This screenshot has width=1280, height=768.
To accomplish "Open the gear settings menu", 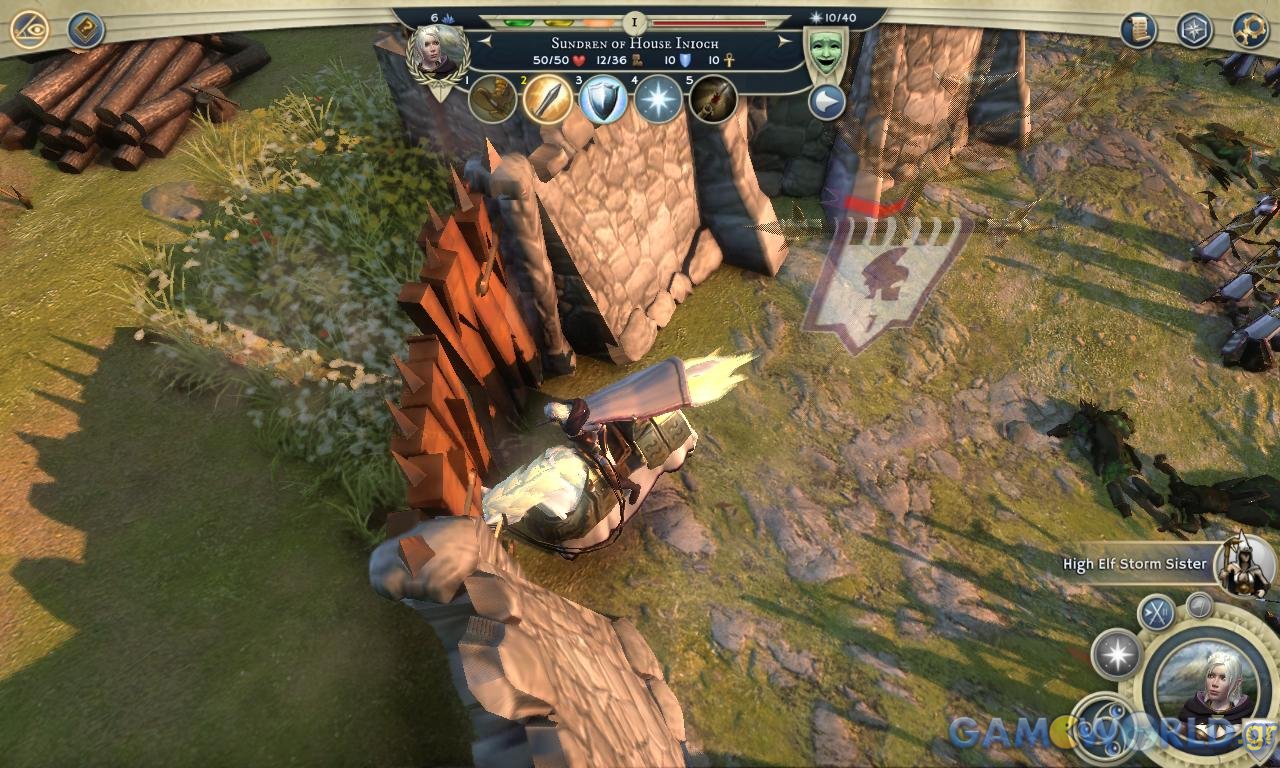I will [1250, 30].
